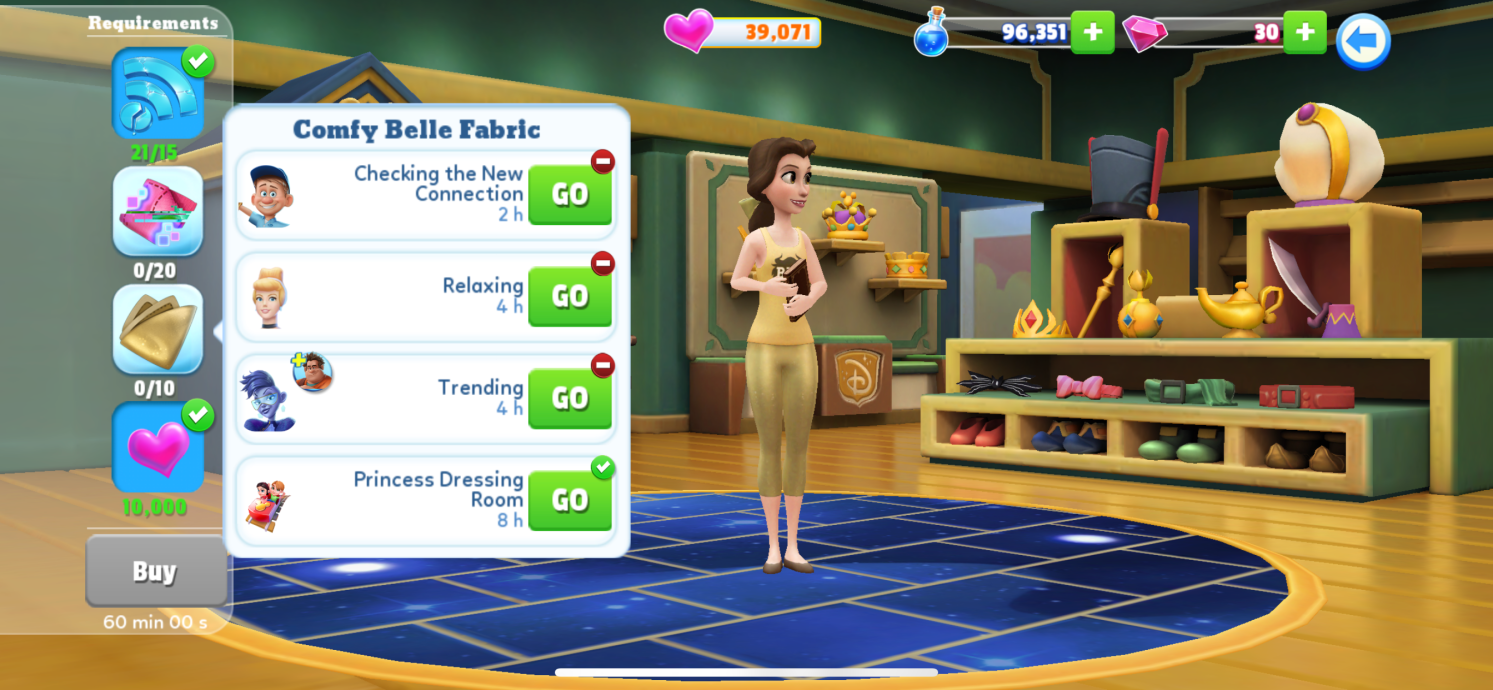
Task: Add more magic potion currency
Action: pos(1092,32)
